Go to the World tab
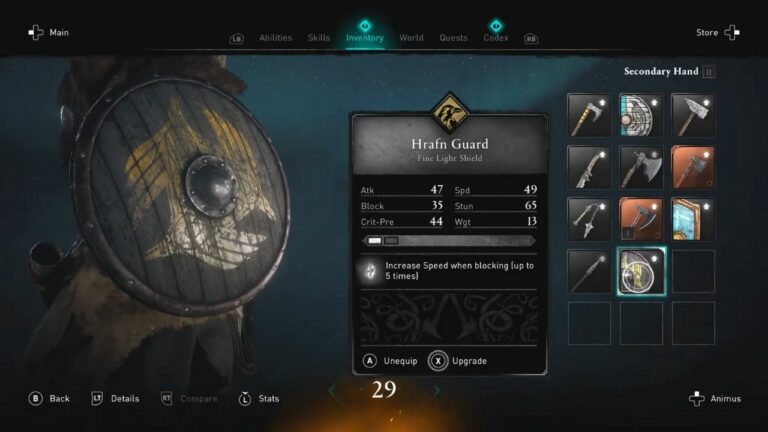This screenshot has width=768, height=432. click(411, 38)
